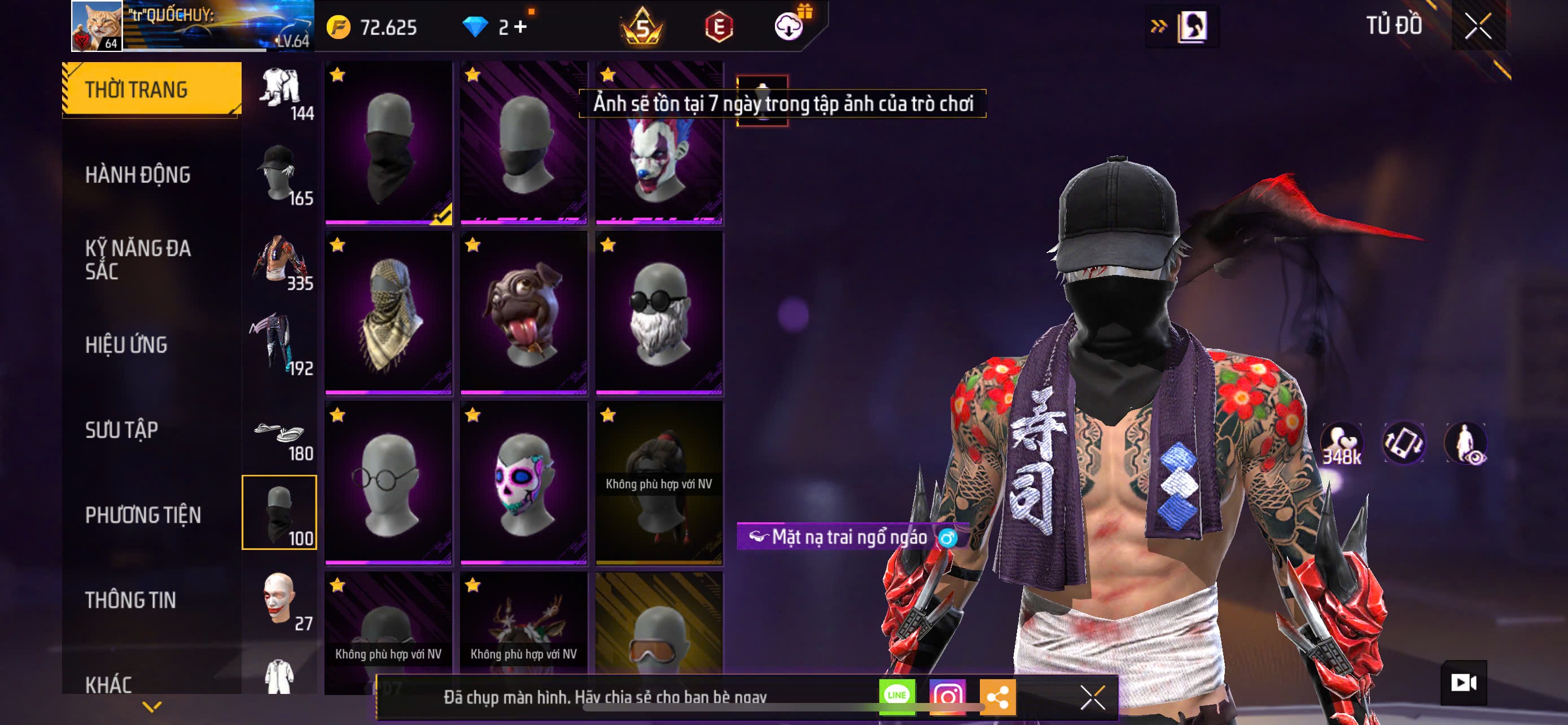Open the sandals footwear subcategory
This screenshot has height=725, width=1568.
point(279,438)
